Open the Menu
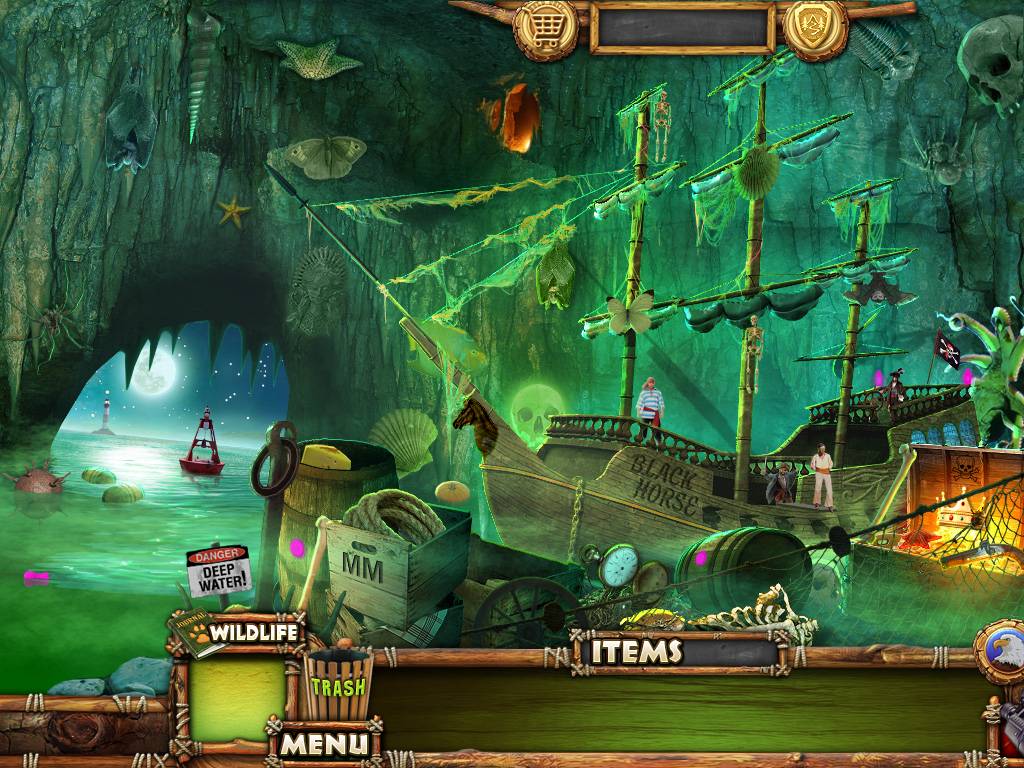Image resolution: width=1024 pixels, height=768 pixels. coord(323,743)
